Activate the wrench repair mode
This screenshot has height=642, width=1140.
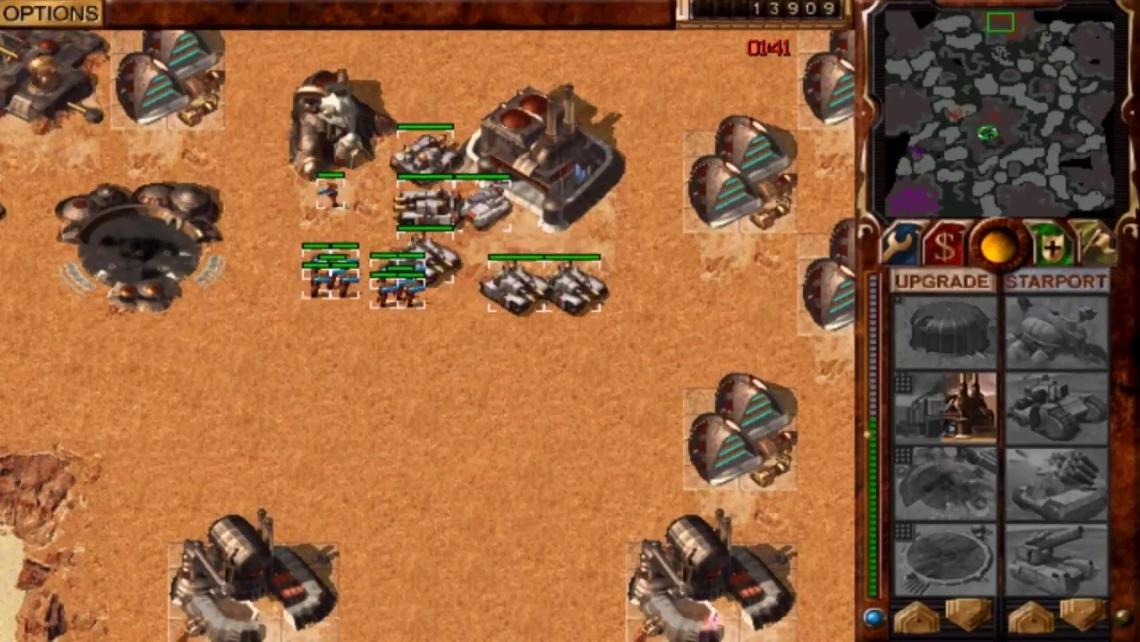(898, 244)
